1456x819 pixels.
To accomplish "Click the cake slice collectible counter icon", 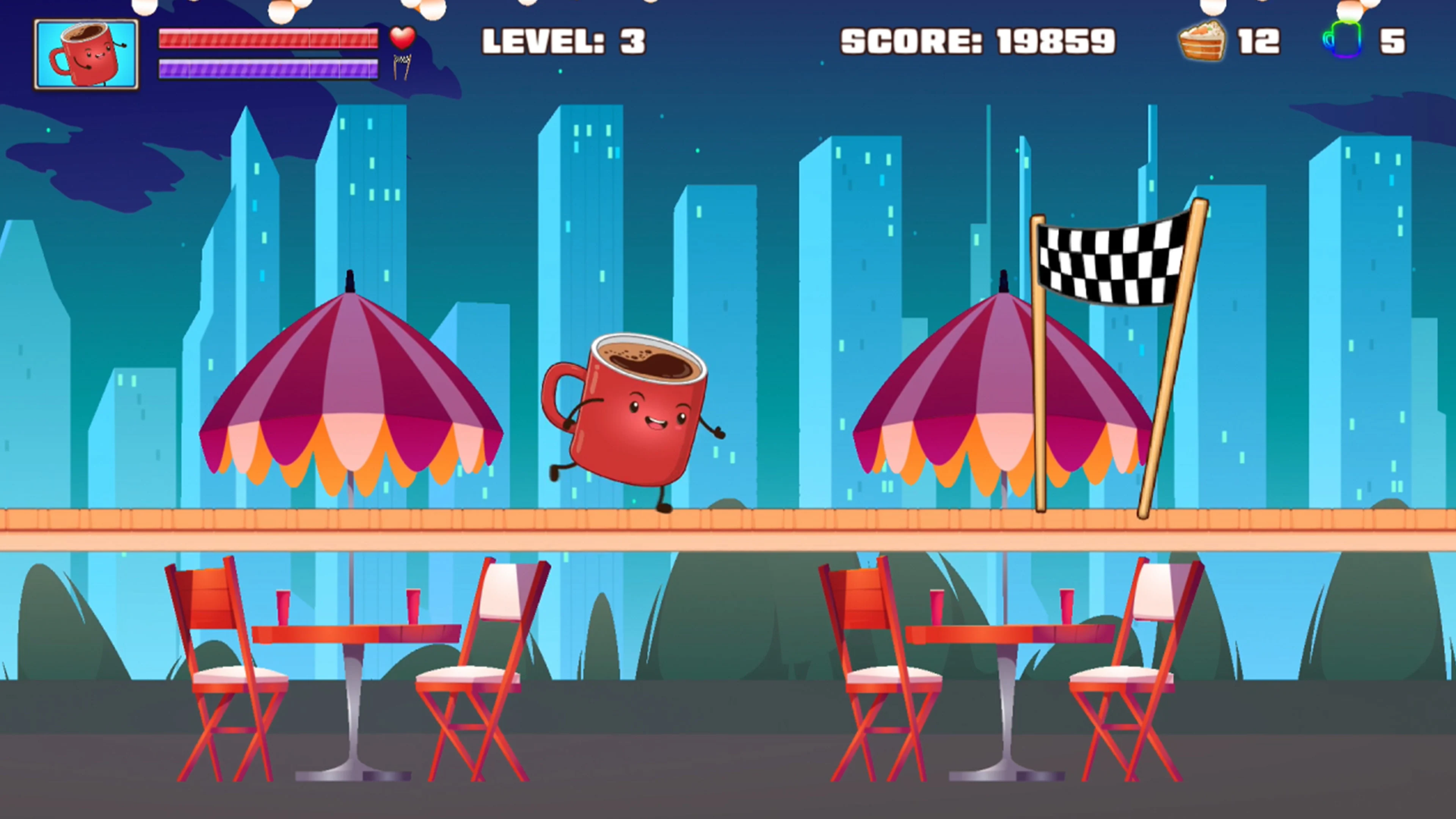I will click(x=1202, y=41).
